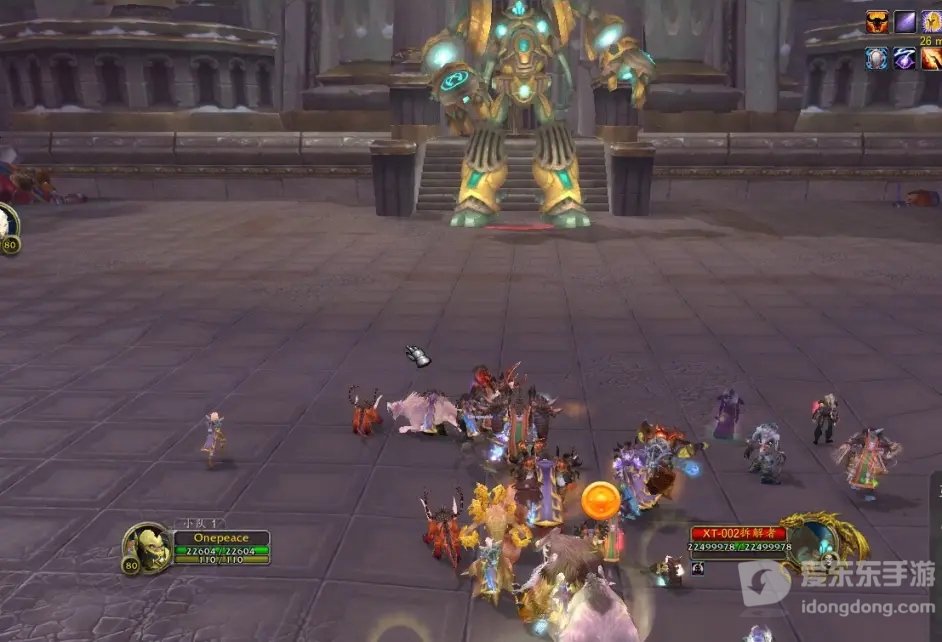Click the debuff icon under XT-002 frame
Viewport: 942px width, 642px height.
coord(697,568)
